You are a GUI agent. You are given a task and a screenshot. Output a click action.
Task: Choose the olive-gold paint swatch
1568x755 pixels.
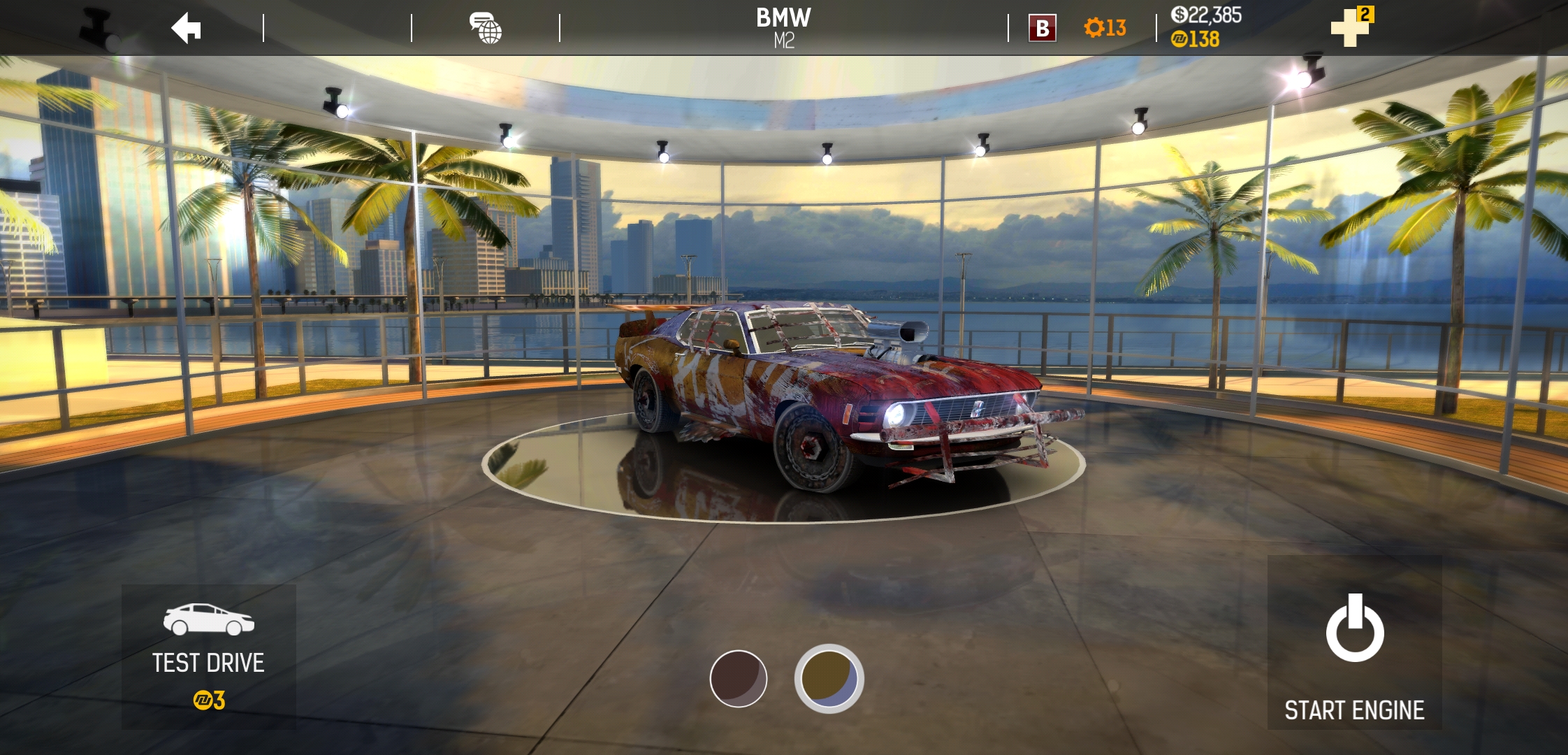point(829,679)
